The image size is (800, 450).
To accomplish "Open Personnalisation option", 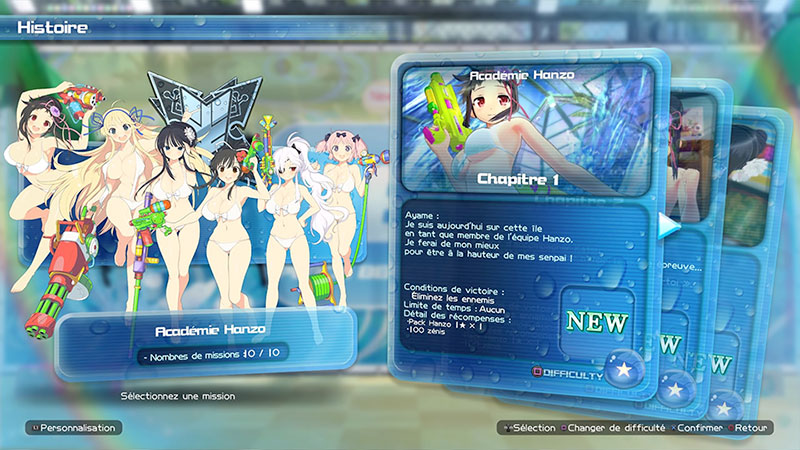I will (71, 427).
